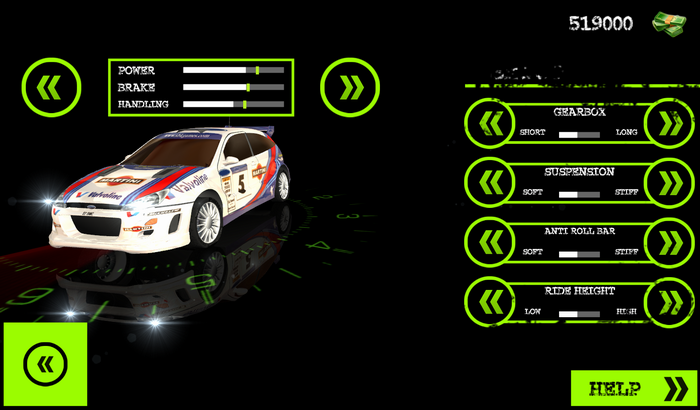Switch to the next car
Screen dimensions: 700x410
tap(350, 87)
